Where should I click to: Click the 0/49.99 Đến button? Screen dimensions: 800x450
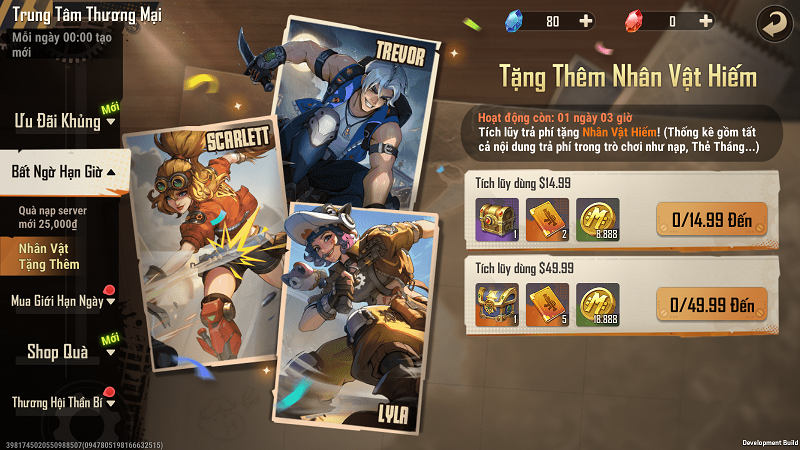coord(711,304)
